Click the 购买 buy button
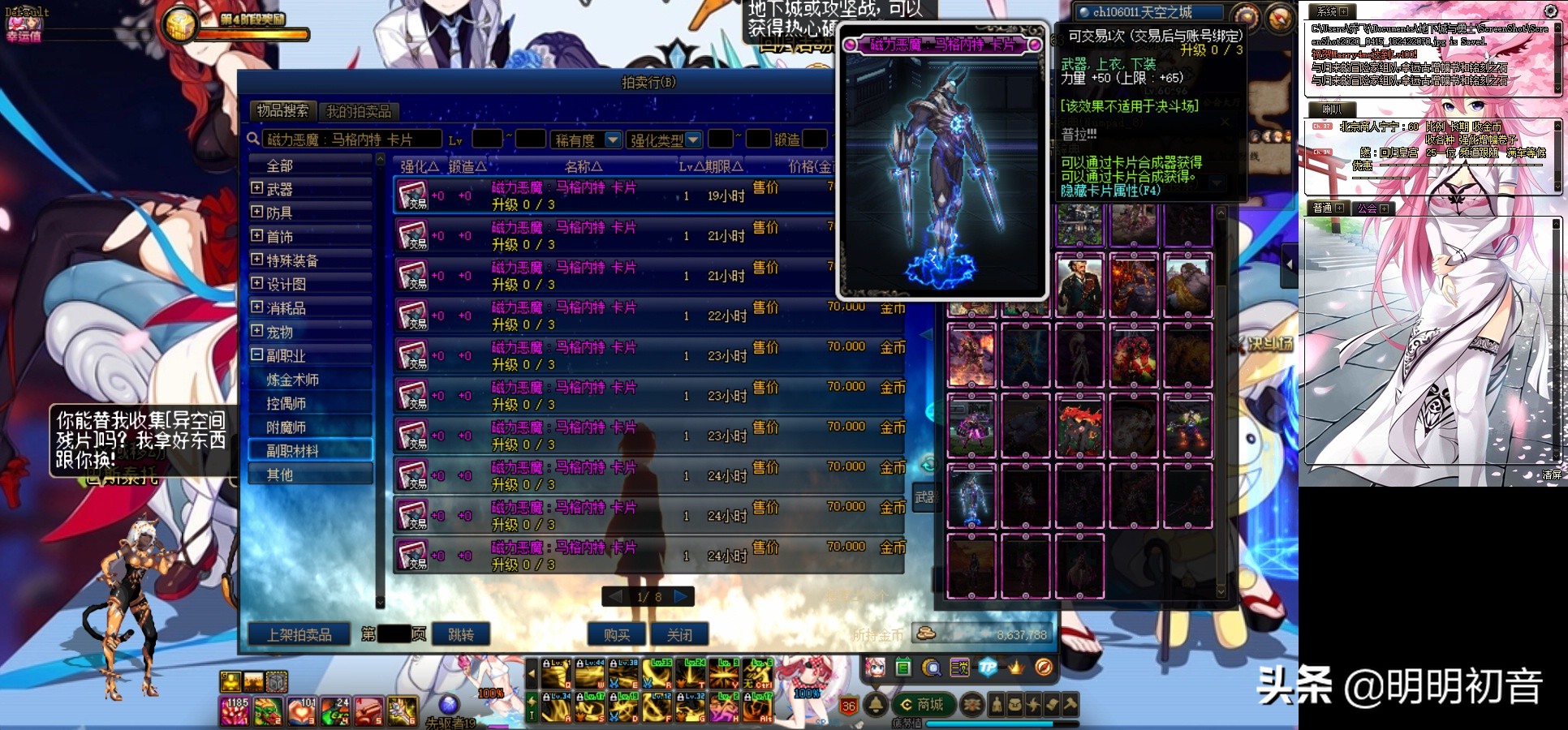Viewport: 1568px width, 730px height. coord(616,635)
